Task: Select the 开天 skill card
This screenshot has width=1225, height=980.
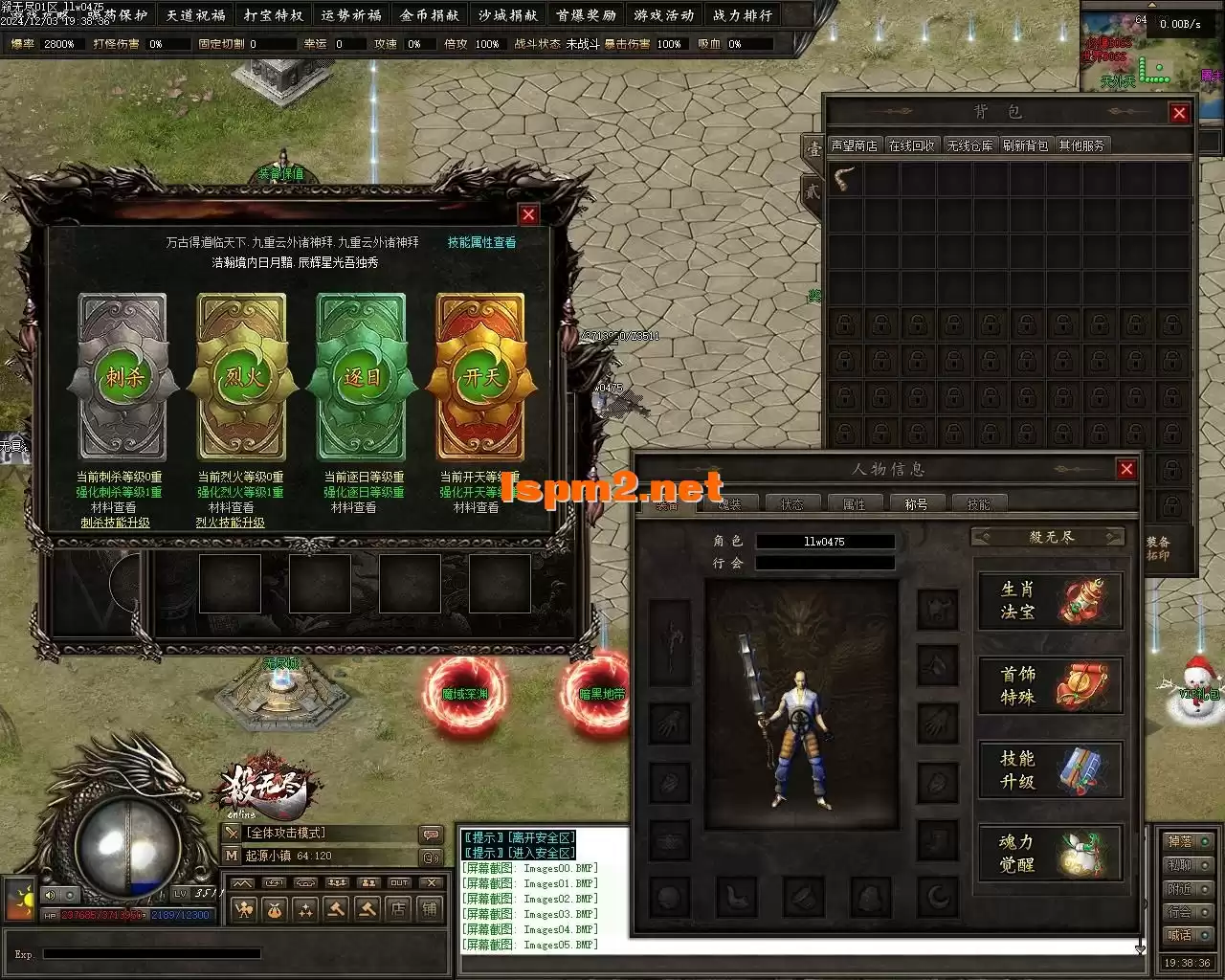Action: [x=480, y=377]
